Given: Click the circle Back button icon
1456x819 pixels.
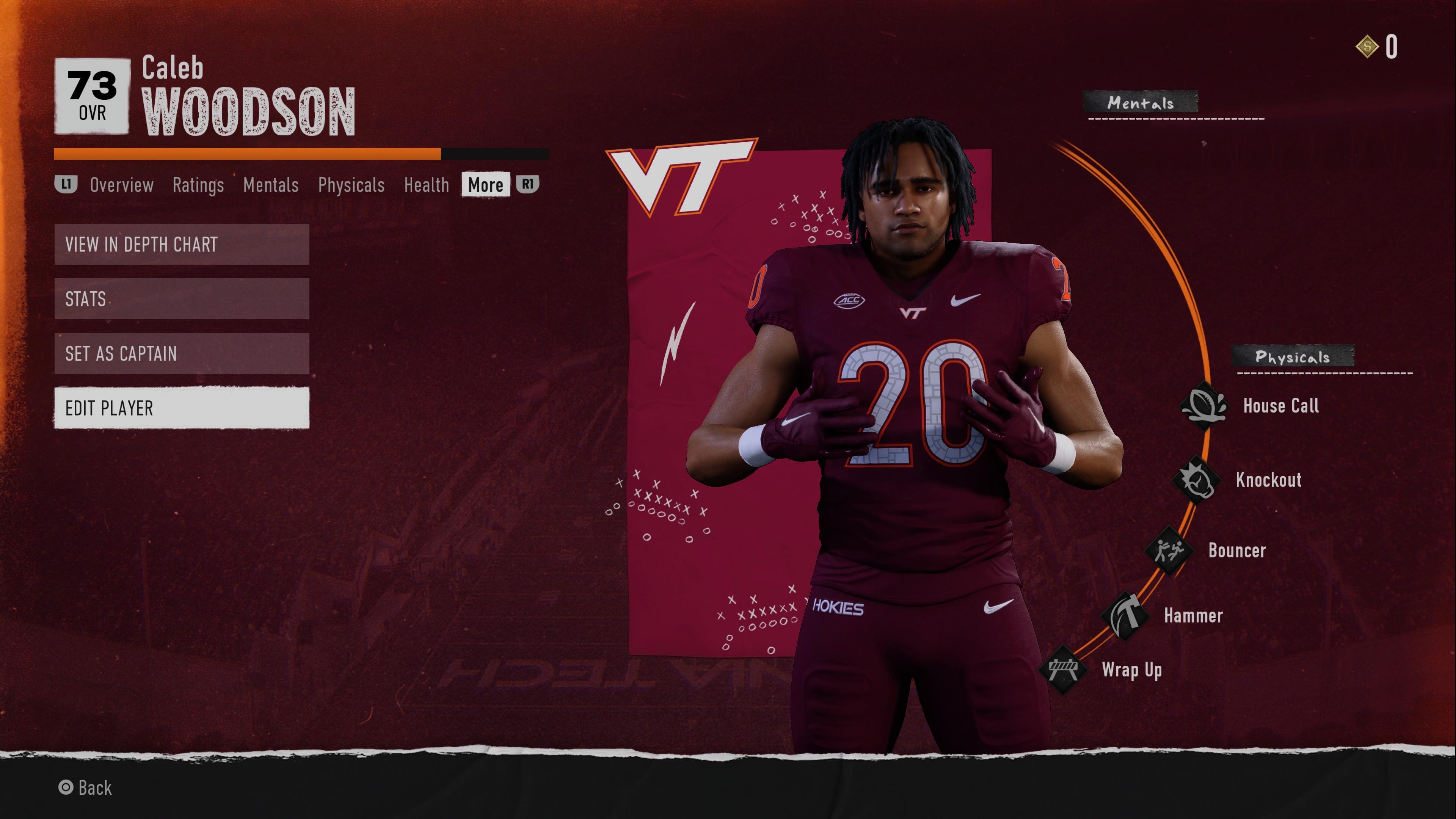Looking at the screenshot, I should point(67,788).
